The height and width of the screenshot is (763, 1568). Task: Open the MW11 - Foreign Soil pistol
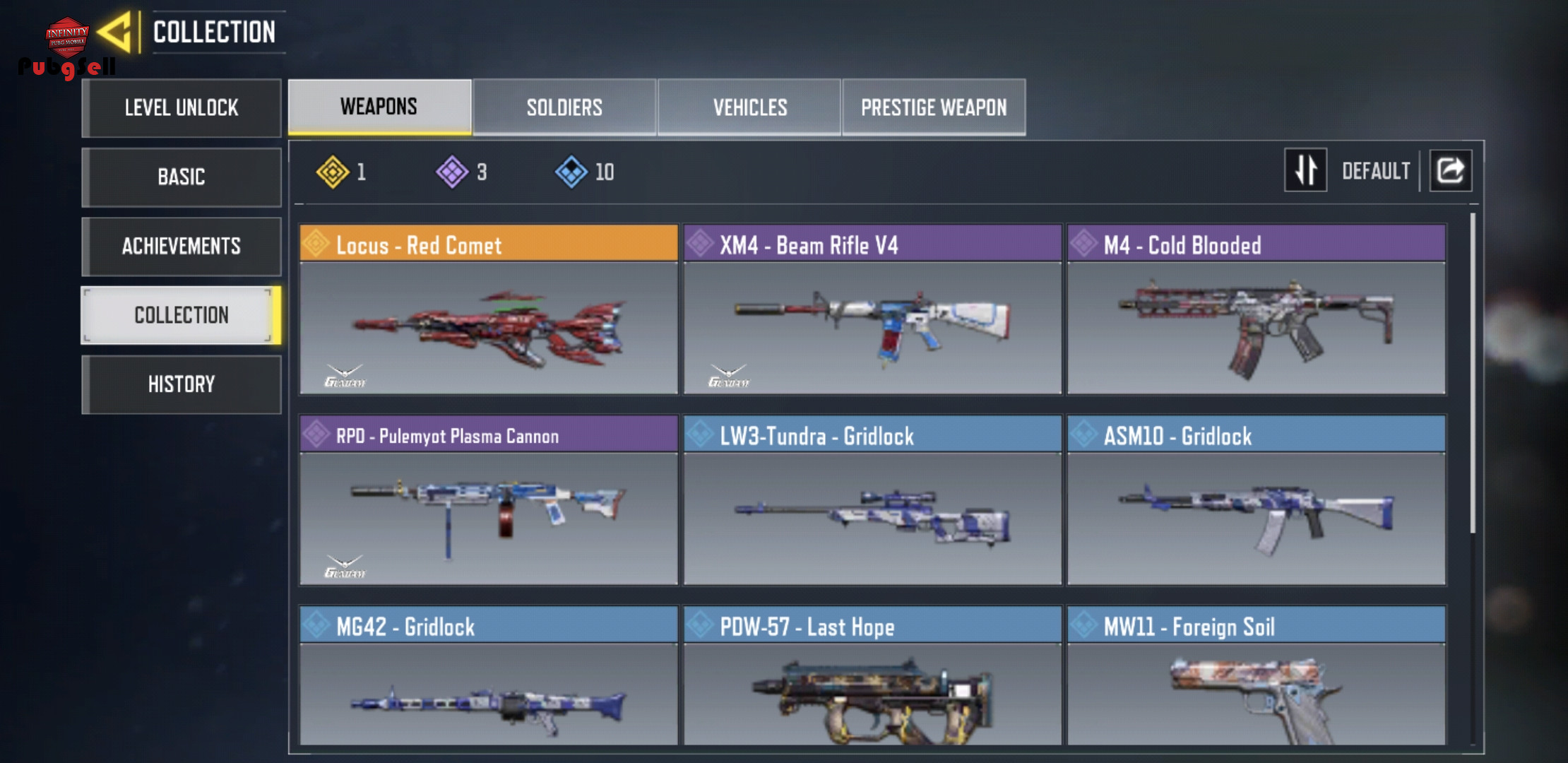[1256, 677]
